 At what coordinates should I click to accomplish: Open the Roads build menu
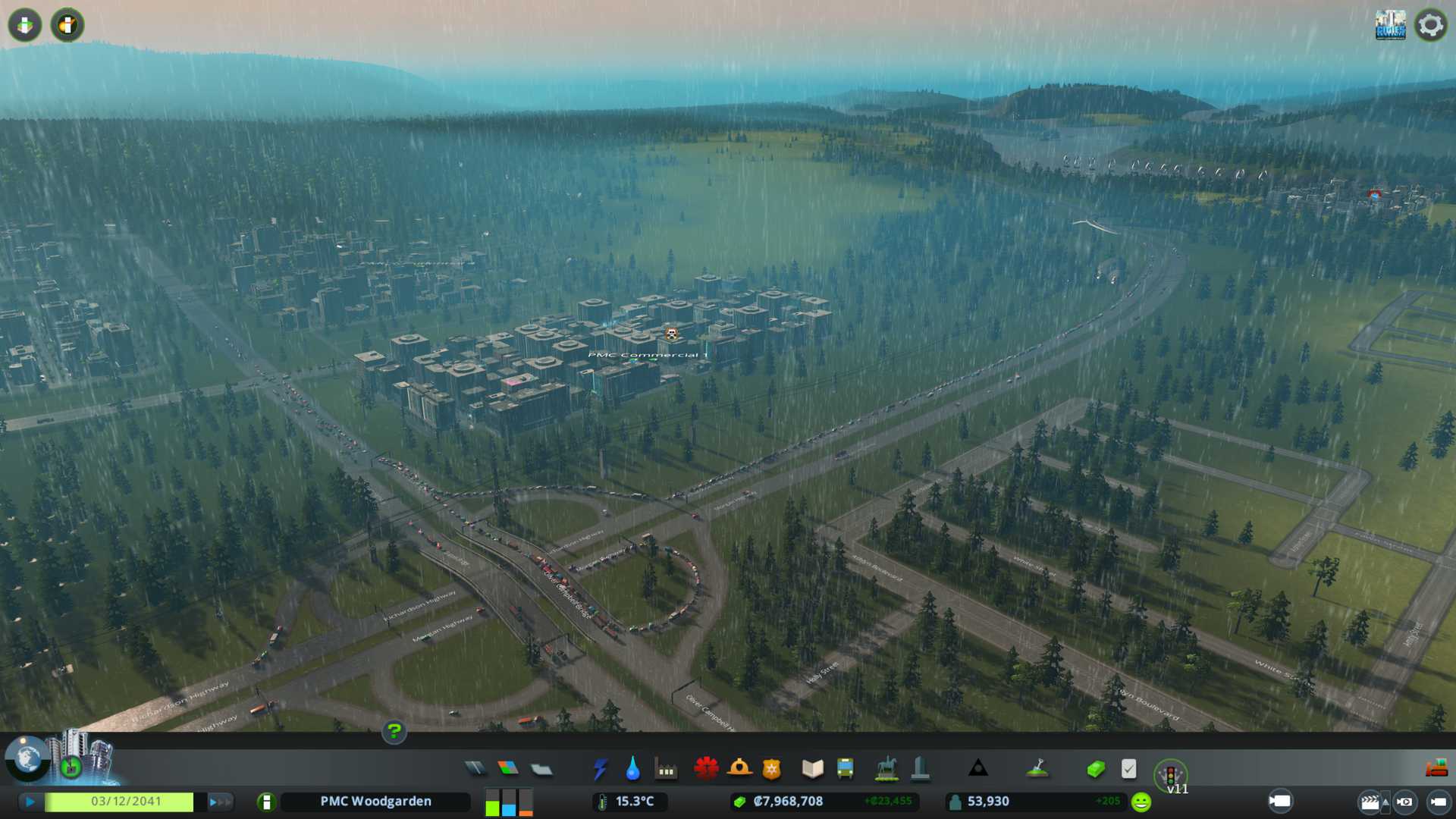coord(475,769)
